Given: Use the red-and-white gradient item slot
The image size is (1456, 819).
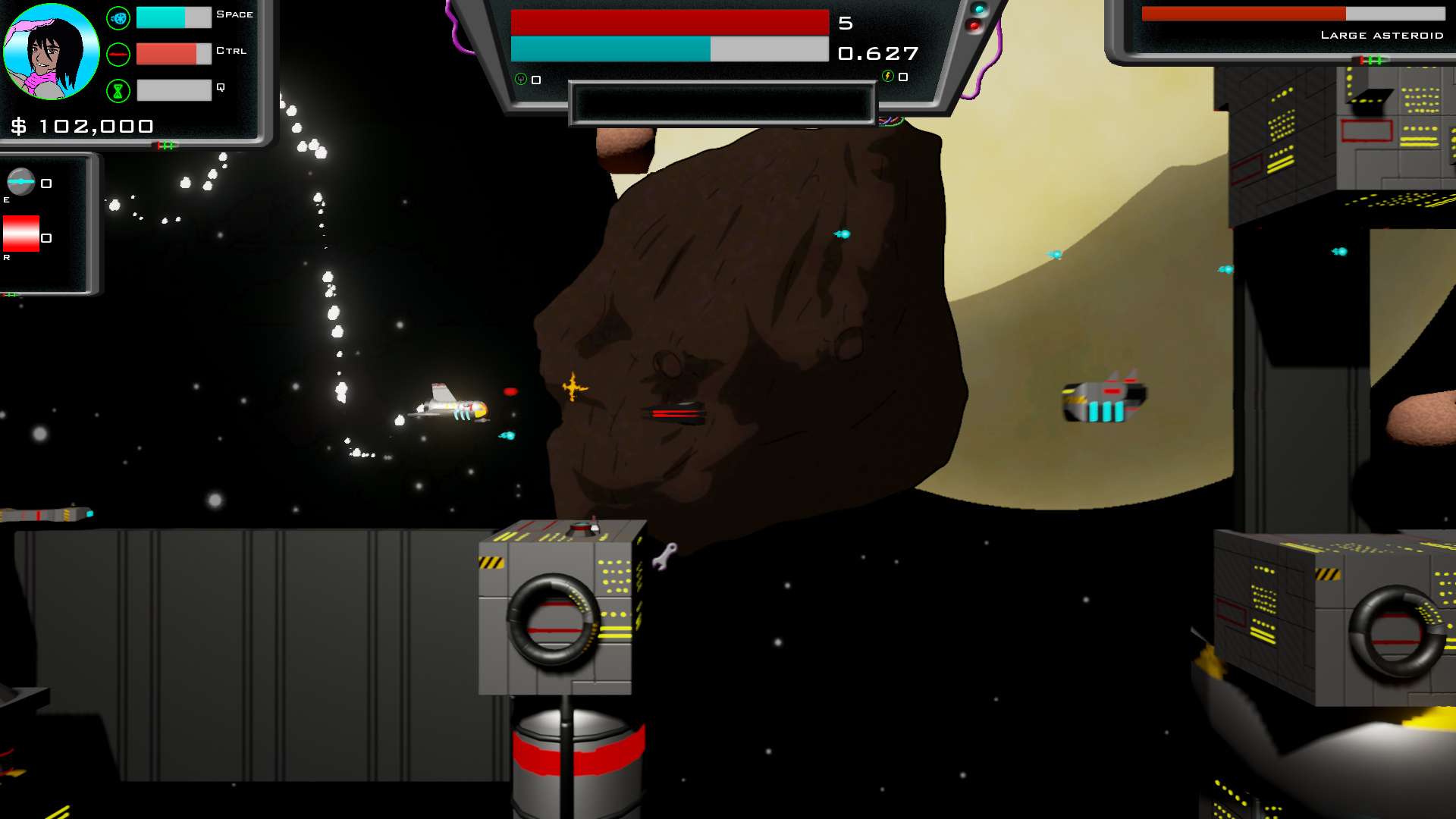Looking at the screenshot, I should [21, 234].
